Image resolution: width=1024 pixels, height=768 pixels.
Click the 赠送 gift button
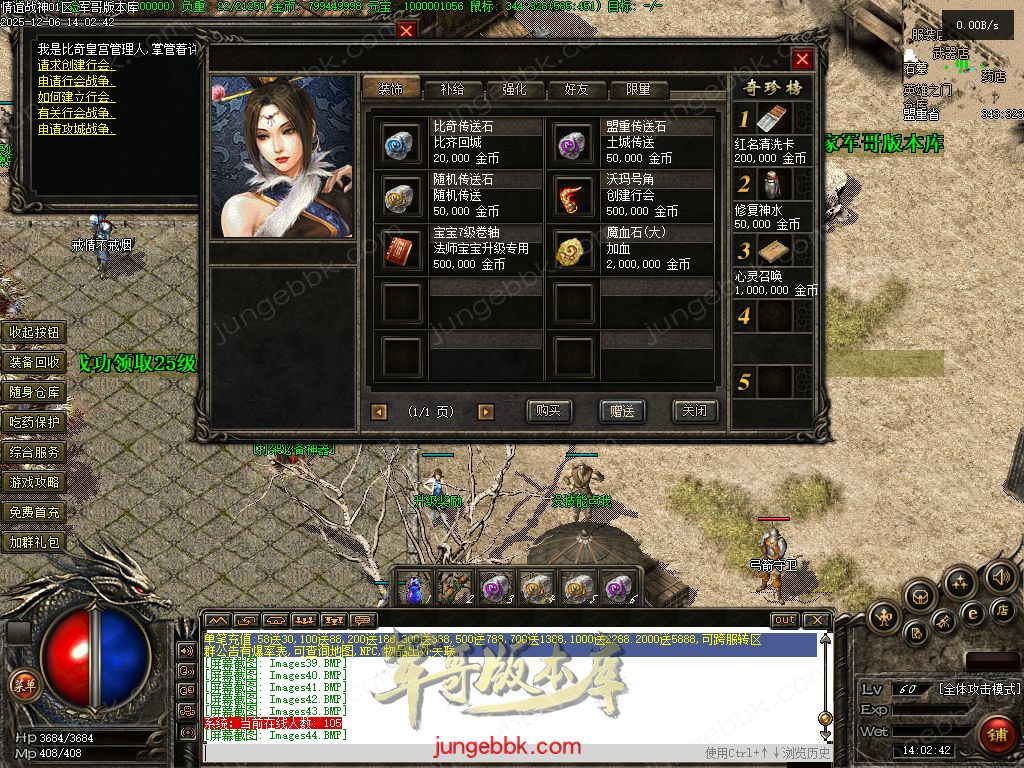622,411
